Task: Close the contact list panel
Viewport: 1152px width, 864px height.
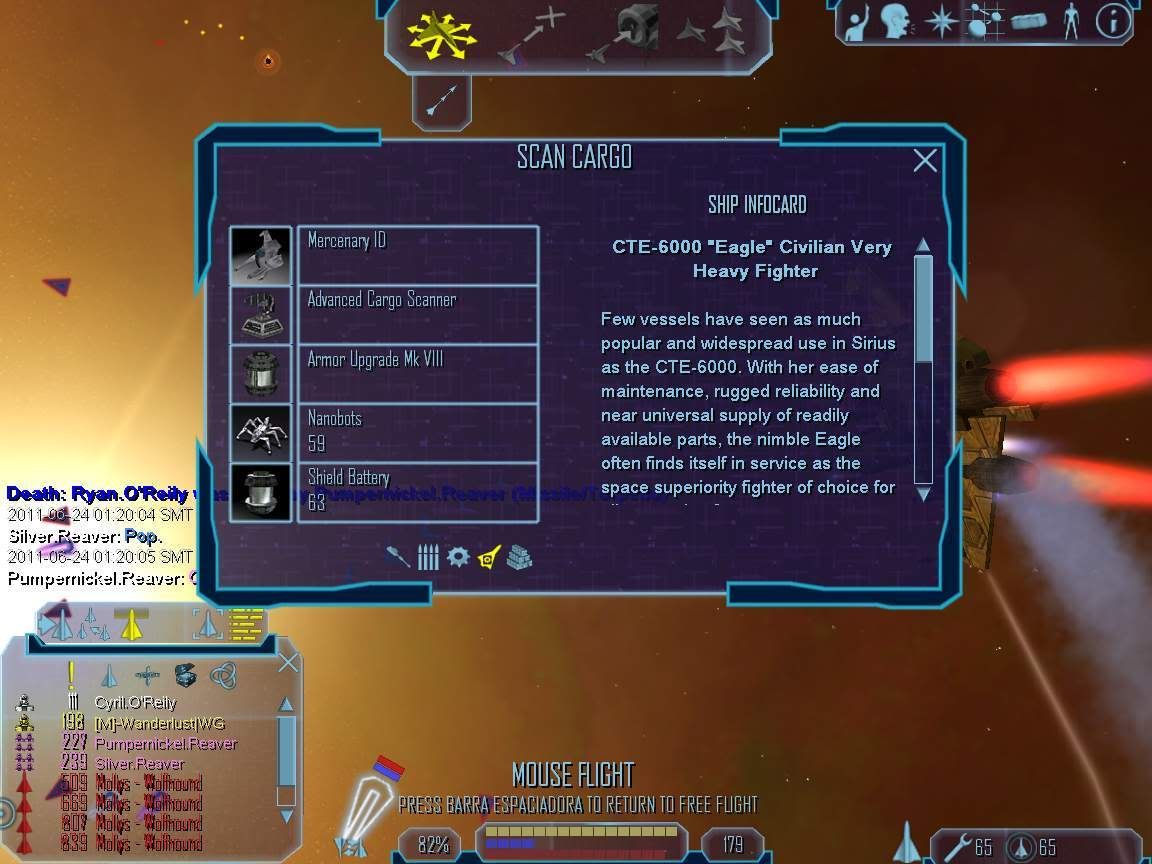Action: [288, 662]
